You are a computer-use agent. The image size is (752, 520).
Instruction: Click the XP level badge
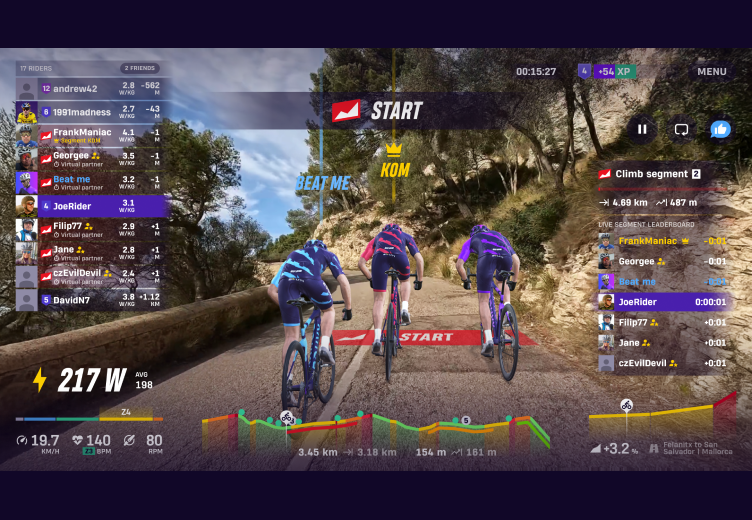[606, 71]
